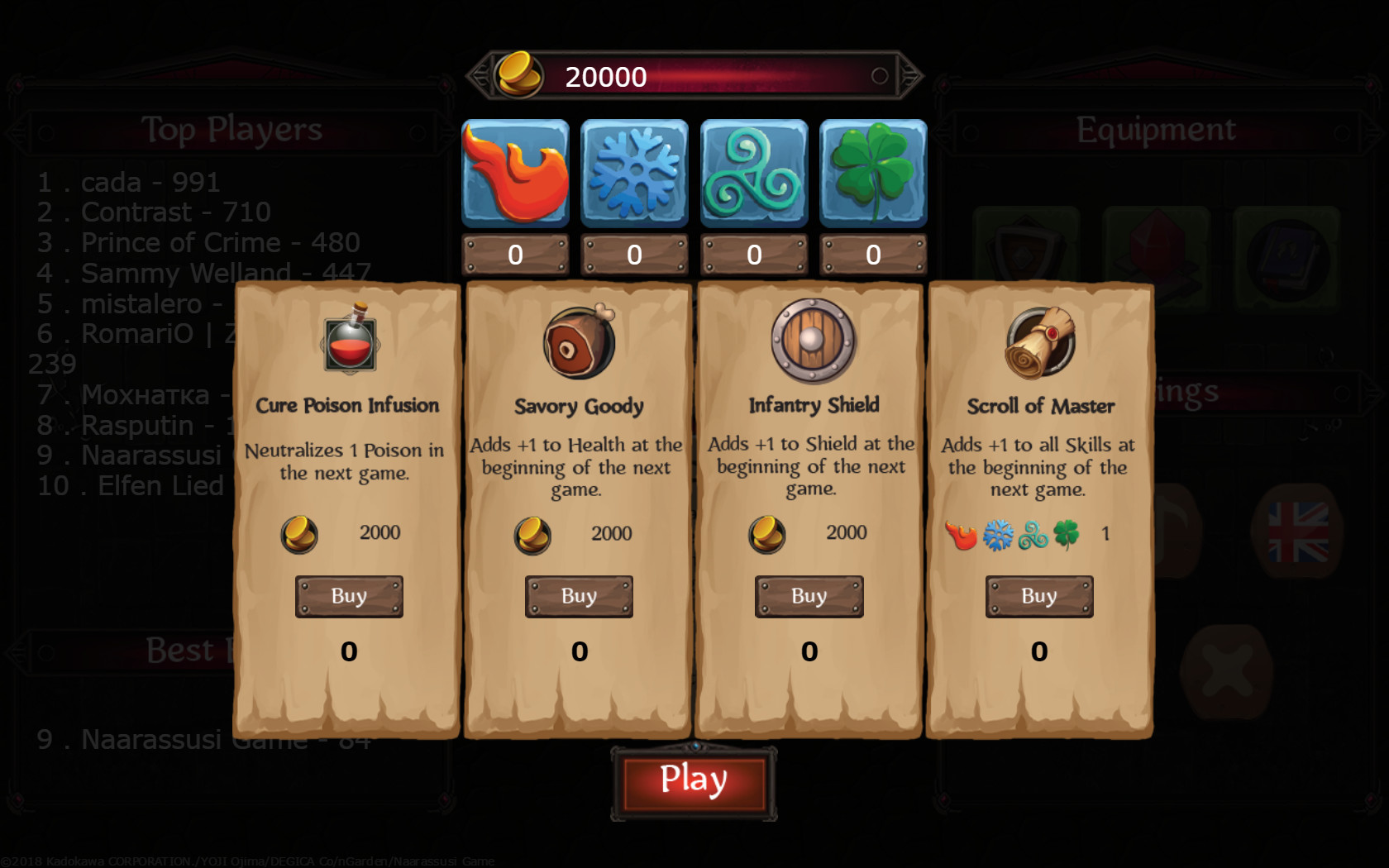This screenshot has width=1389, height=868.
Task: Purchase the Savory Goody item
Action: pyautogui.click(x=579, y=596)
